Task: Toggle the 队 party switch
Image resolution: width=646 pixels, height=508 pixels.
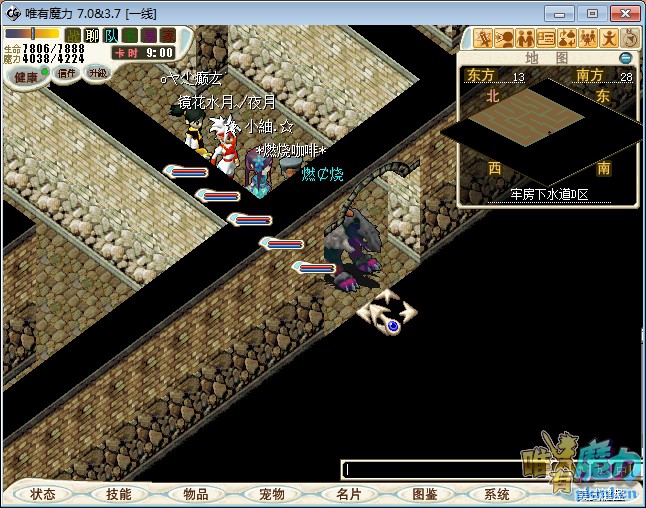Action: coord(111,36)
